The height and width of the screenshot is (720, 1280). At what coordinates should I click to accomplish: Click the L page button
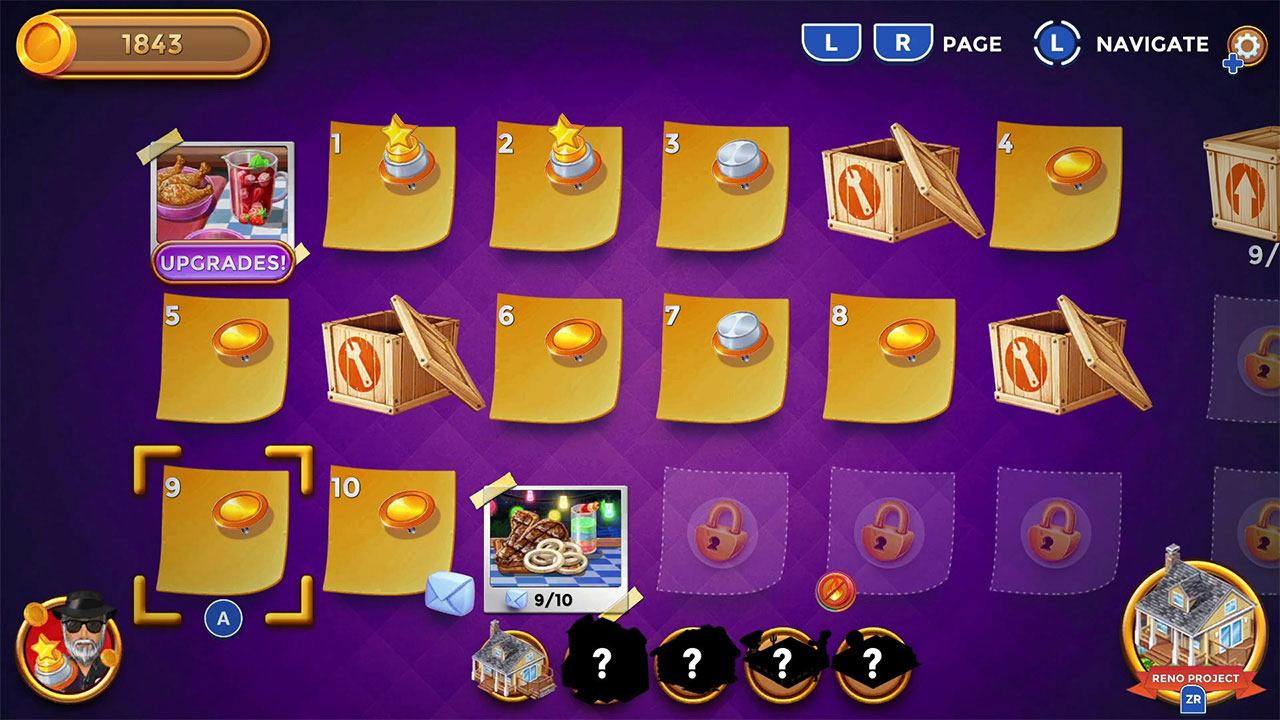click(832, 44)
